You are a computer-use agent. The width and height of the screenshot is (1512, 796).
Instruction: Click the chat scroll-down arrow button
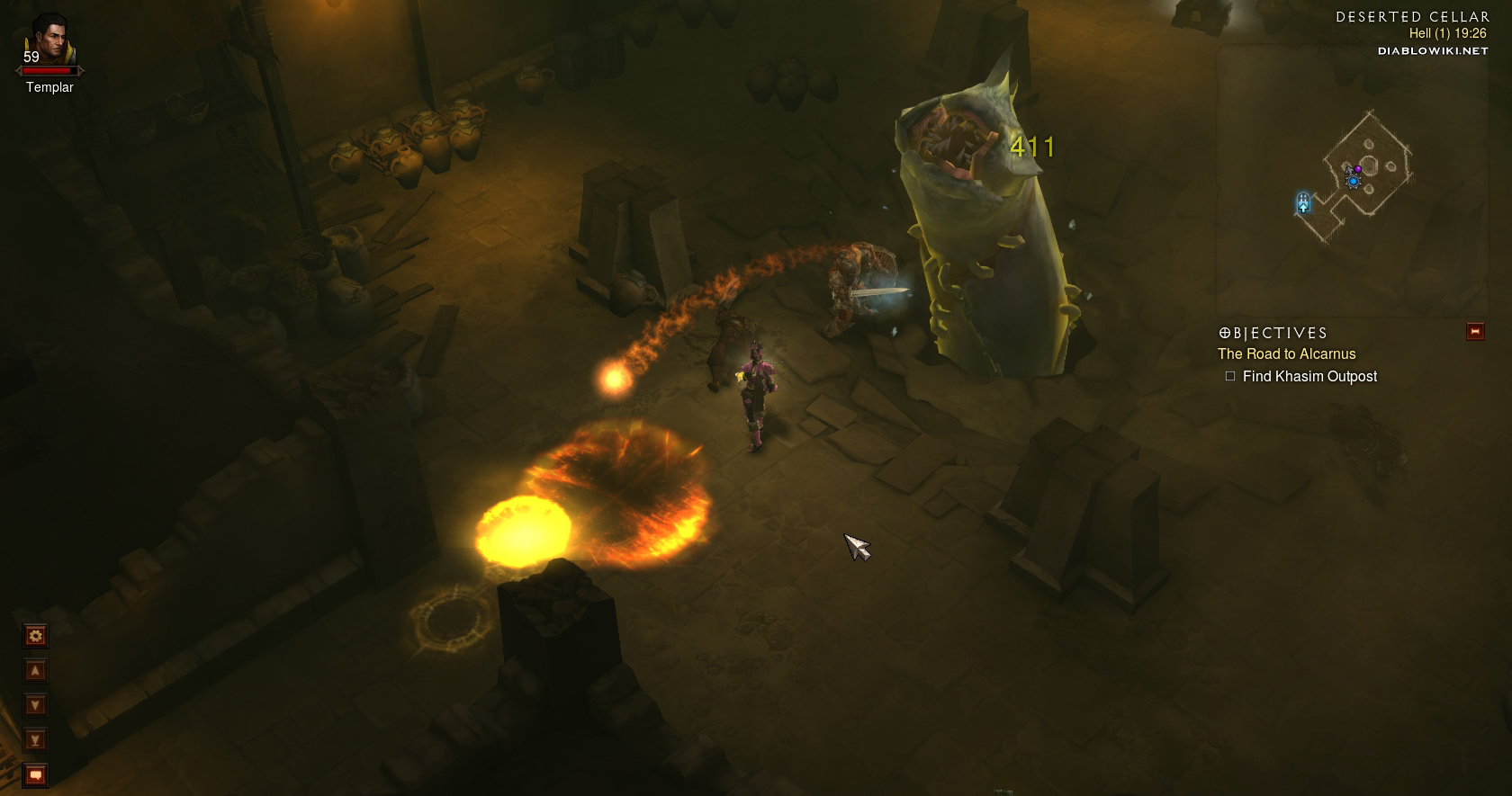pos(35,705)
